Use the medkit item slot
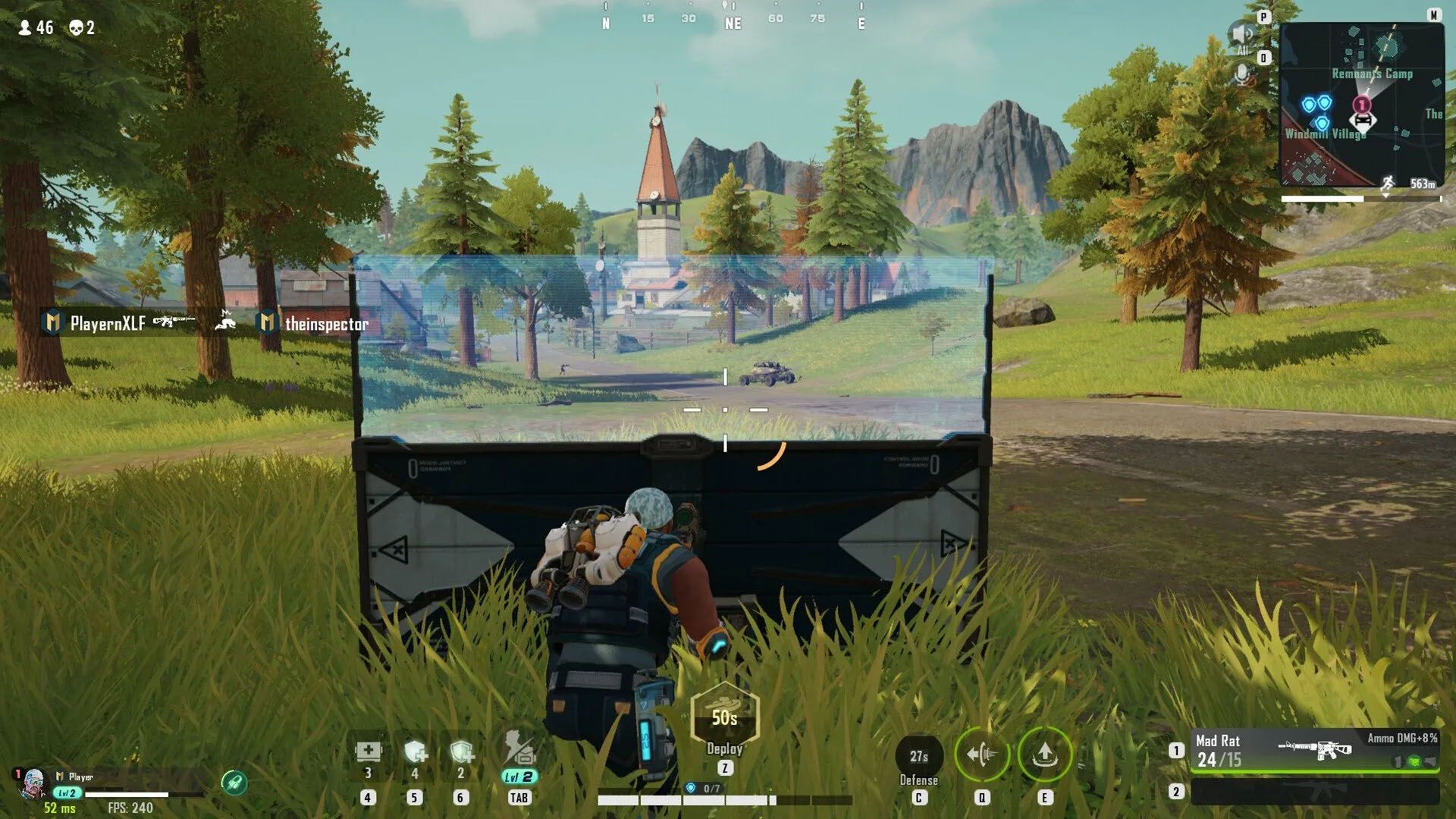Screen dimensions: 1456x819 point(368,752)
